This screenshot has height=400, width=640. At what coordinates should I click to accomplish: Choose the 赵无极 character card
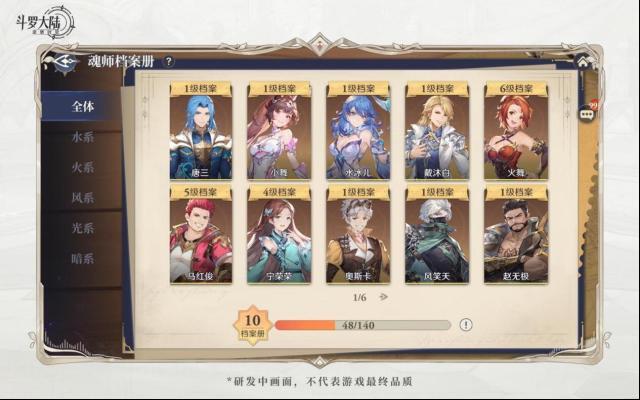pos(515,235)
